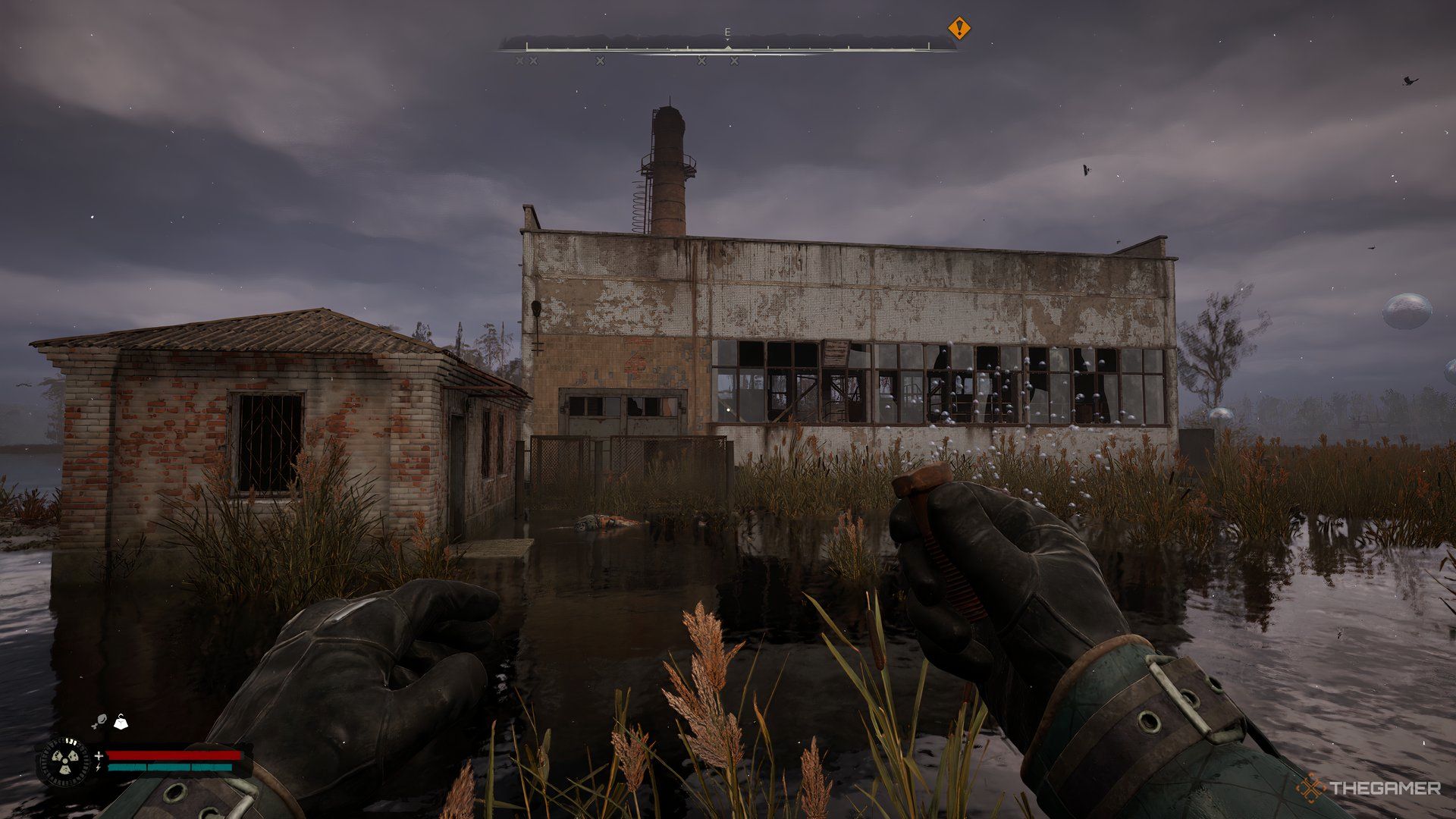Click the lightning stamina icon

pyautogui.click(x=99, y=767)
